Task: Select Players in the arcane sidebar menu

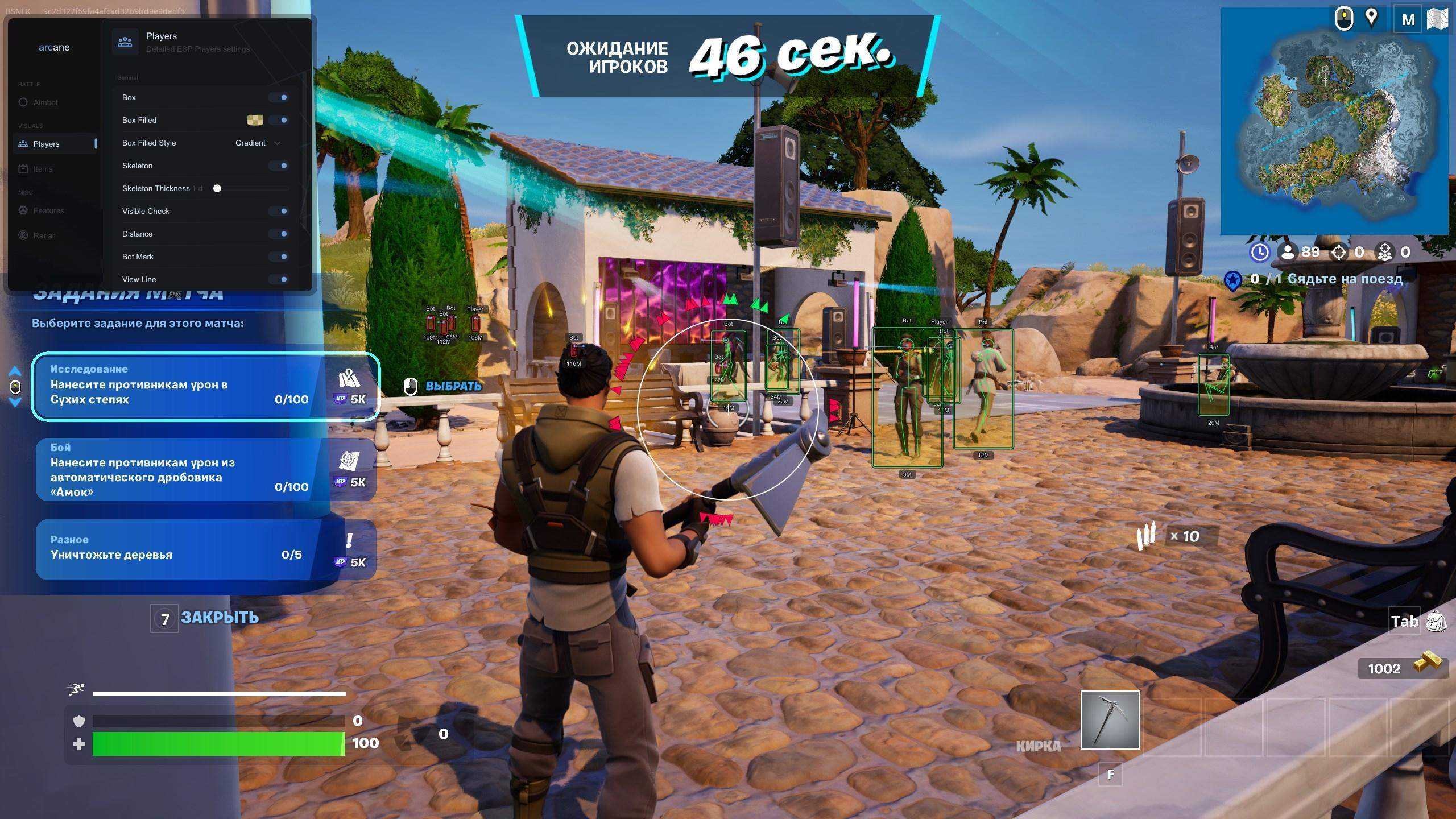Action: pos(45,144)
